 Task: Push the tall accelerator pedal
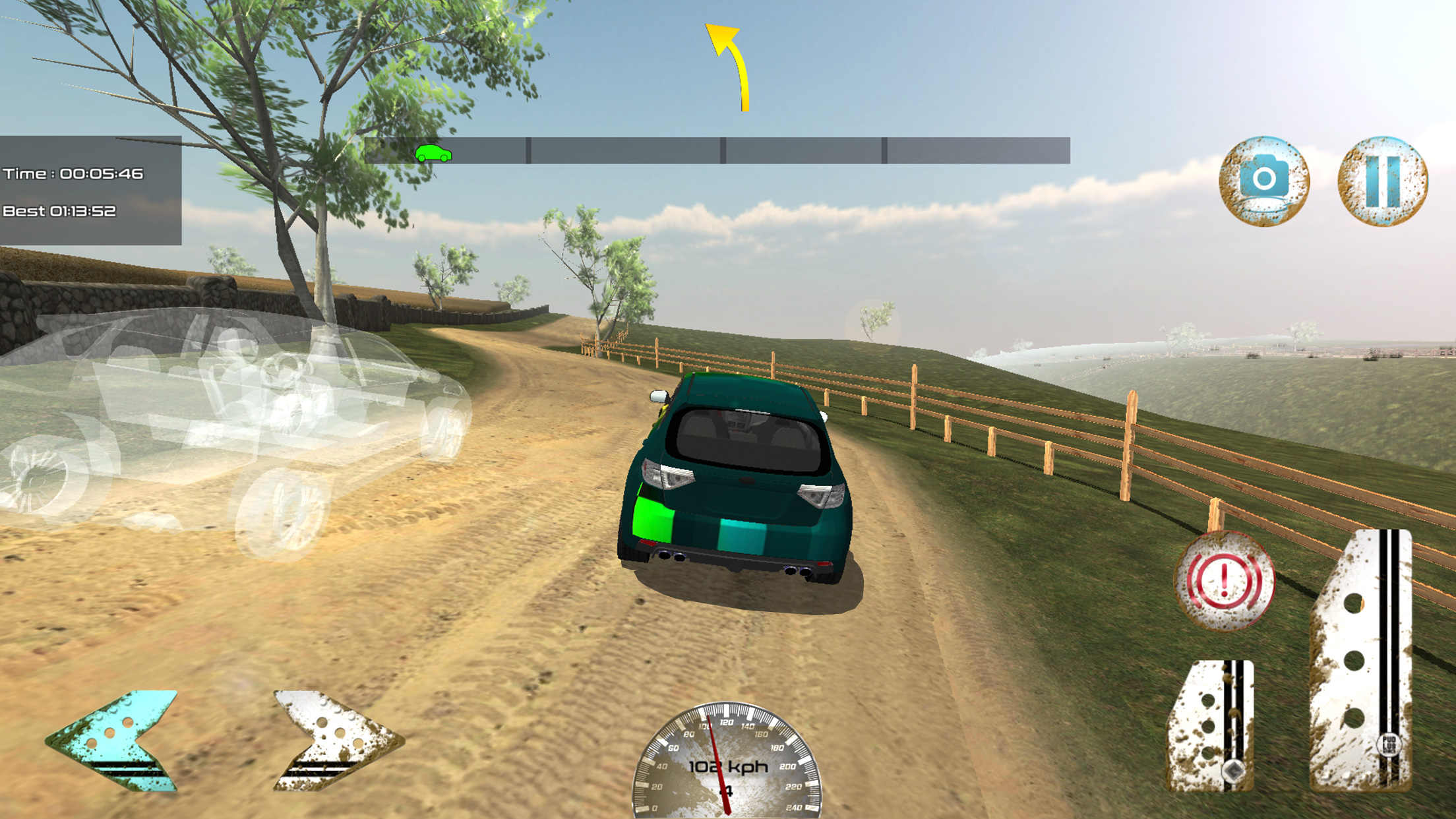pos(1362,659)
